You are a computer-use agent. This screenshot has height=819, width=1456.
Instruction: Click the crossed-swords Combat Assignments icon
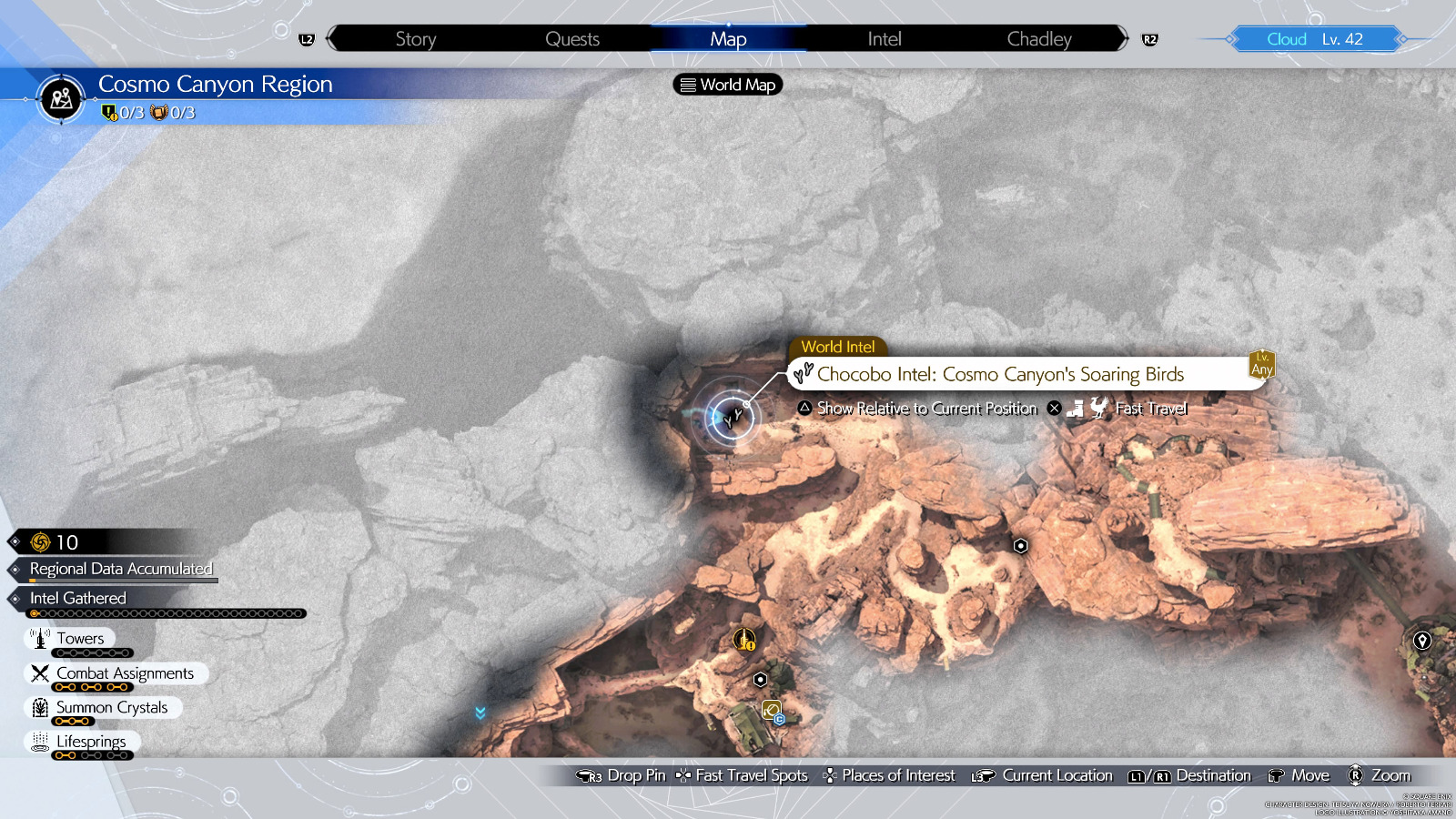(x=38, y=672)
